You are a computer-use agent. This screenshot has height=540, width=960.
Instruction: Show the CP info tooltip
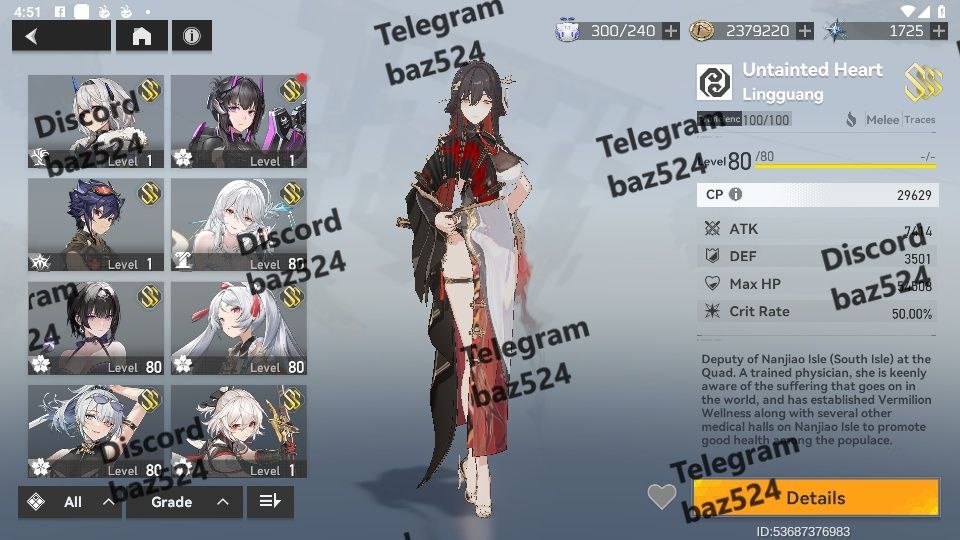coord(736,195)
